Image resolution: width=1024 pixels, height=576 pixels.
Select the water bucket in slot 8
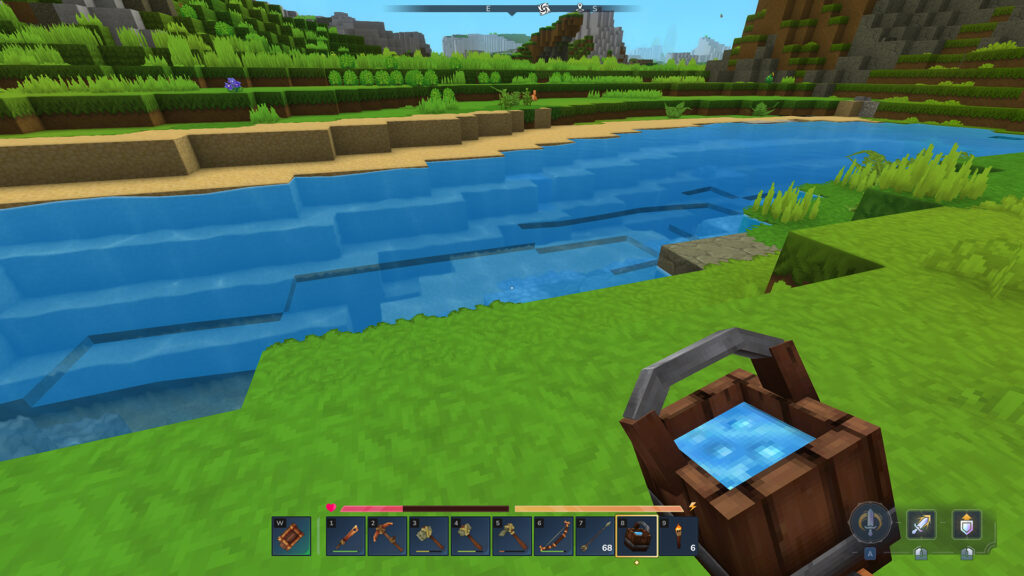637,536
